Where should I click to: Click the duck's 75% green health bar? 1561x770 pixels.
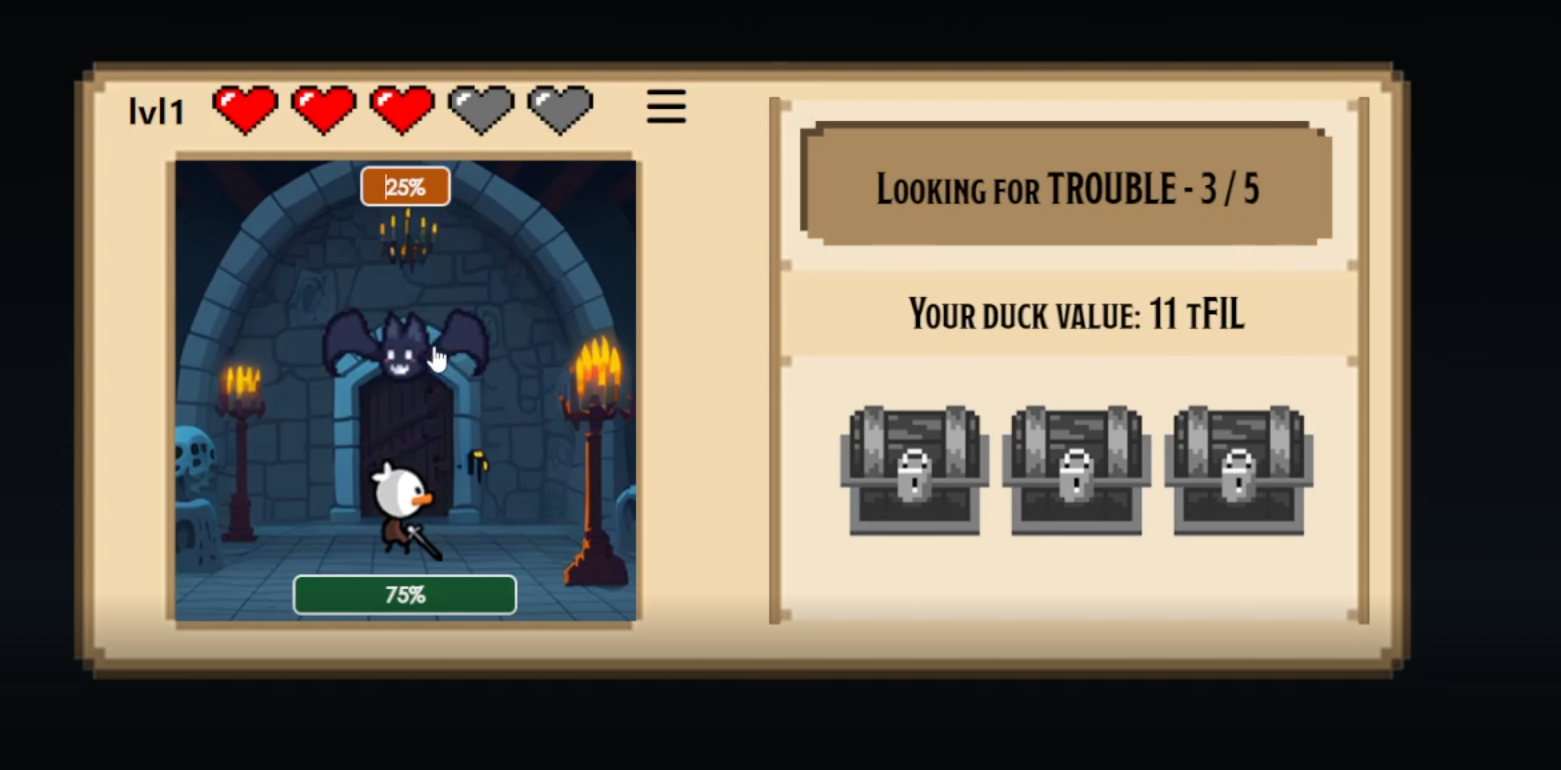coord(404,594)
